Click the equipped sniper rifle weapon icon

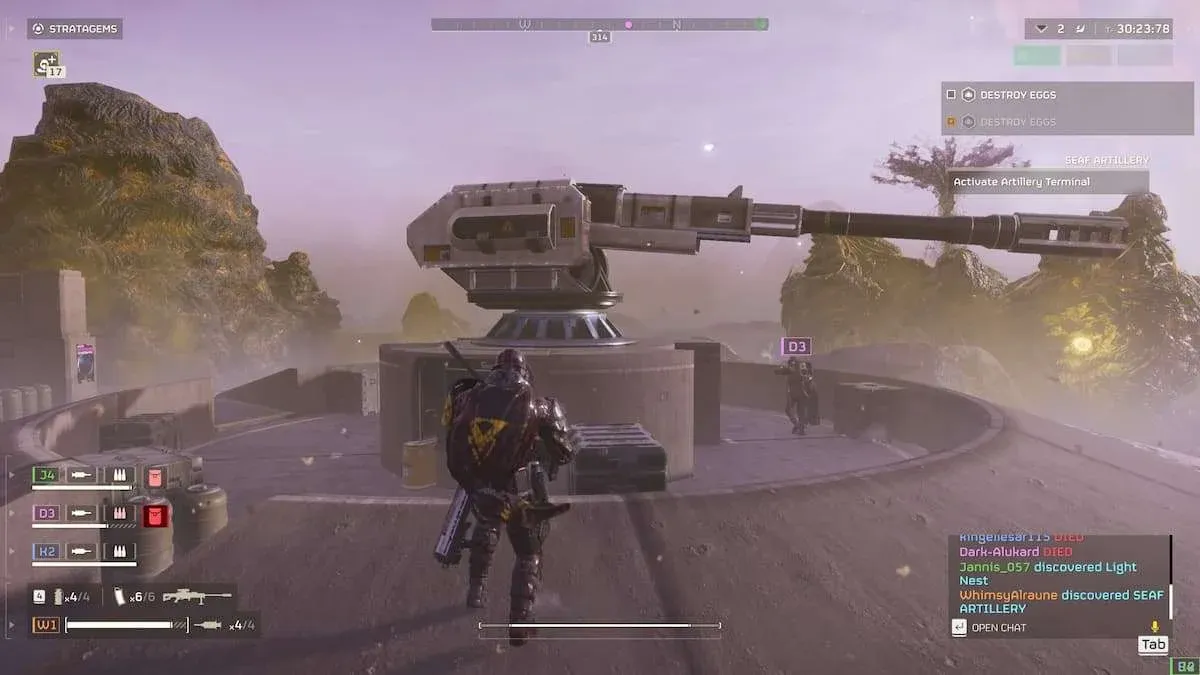click(197, 596)
